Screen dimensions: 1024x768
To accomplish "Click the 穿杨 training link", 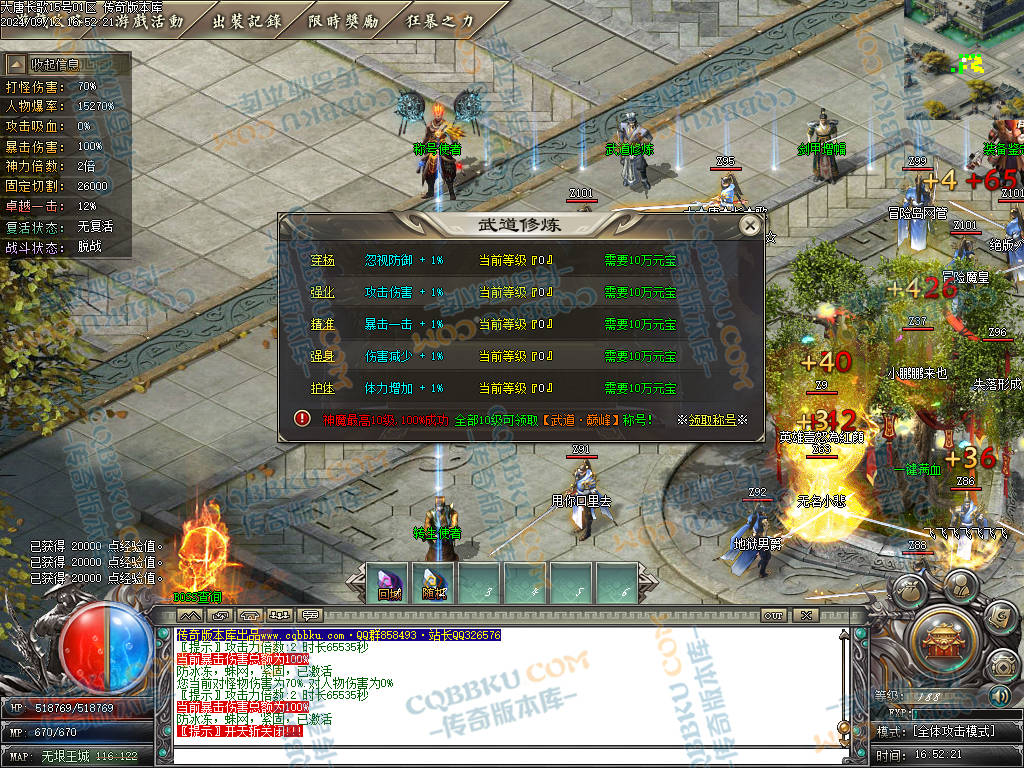I will coord(322,260).
